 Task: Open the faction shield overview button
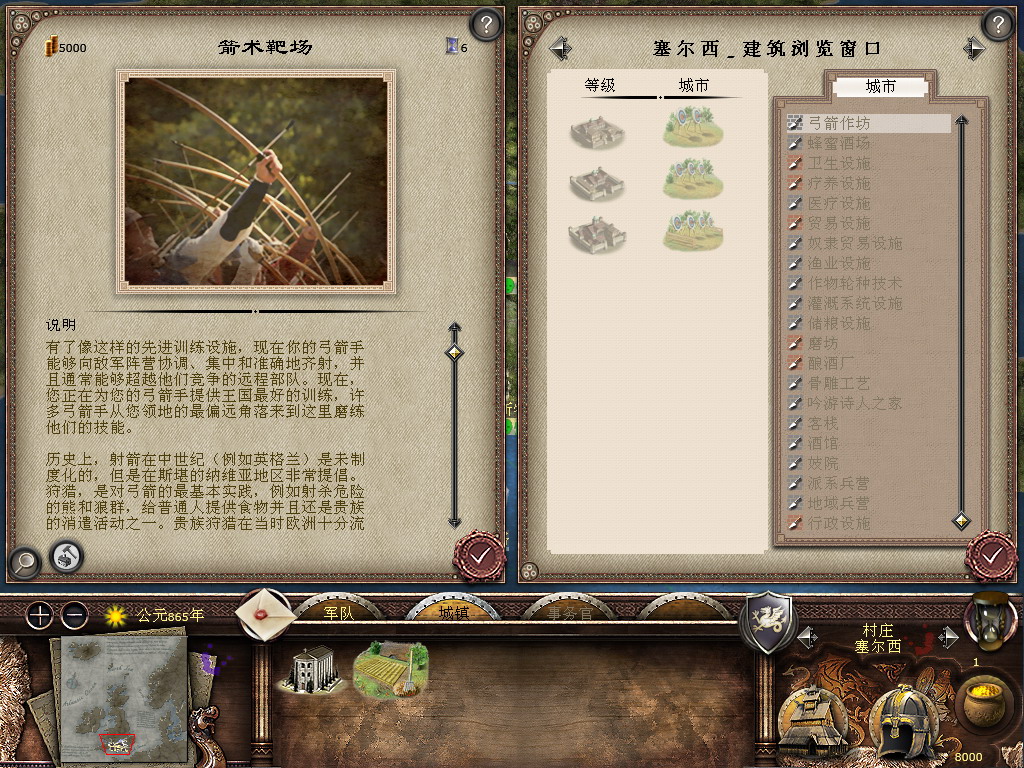pyautogui.click(x=766, y=622)
